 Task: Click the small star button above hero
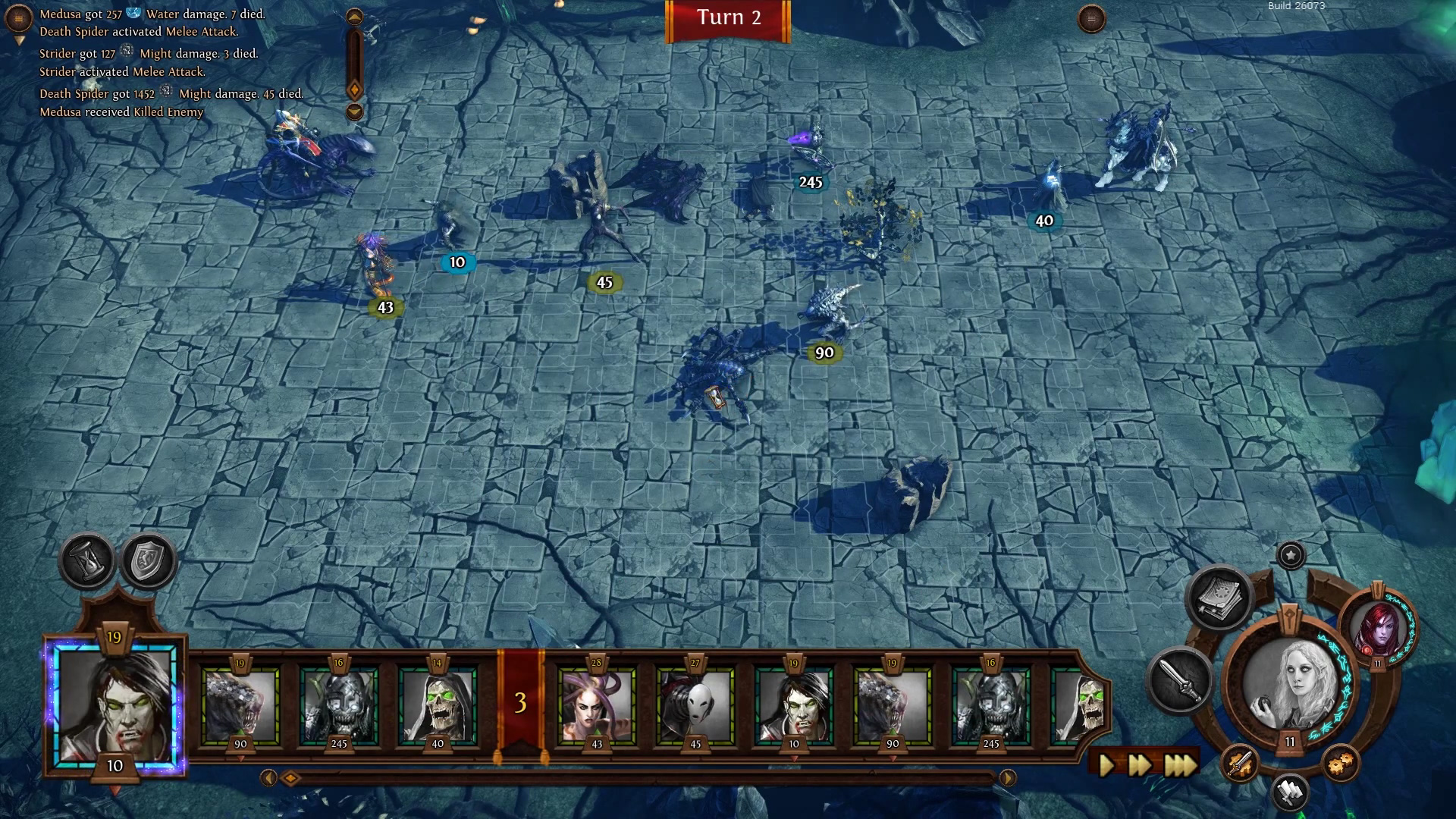tap(1291, 555)
